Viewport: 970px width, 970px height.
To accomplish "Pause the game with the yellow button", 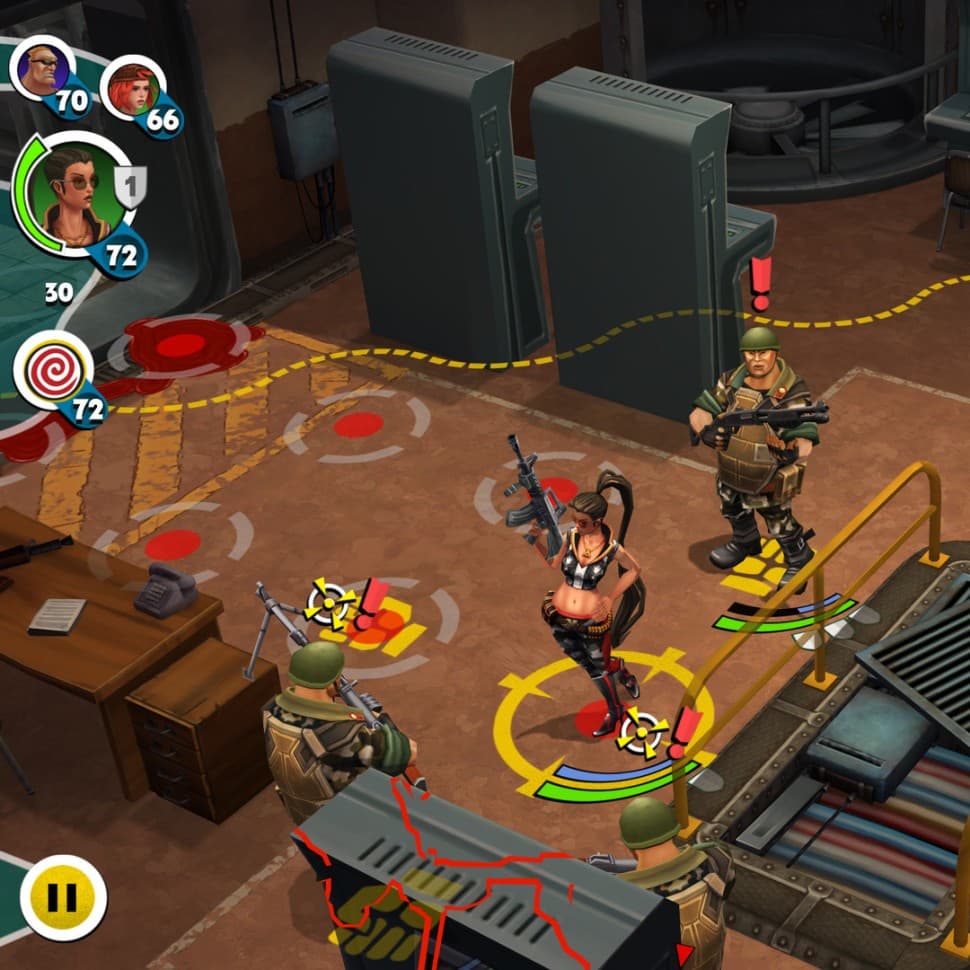I will pos(63,897).
